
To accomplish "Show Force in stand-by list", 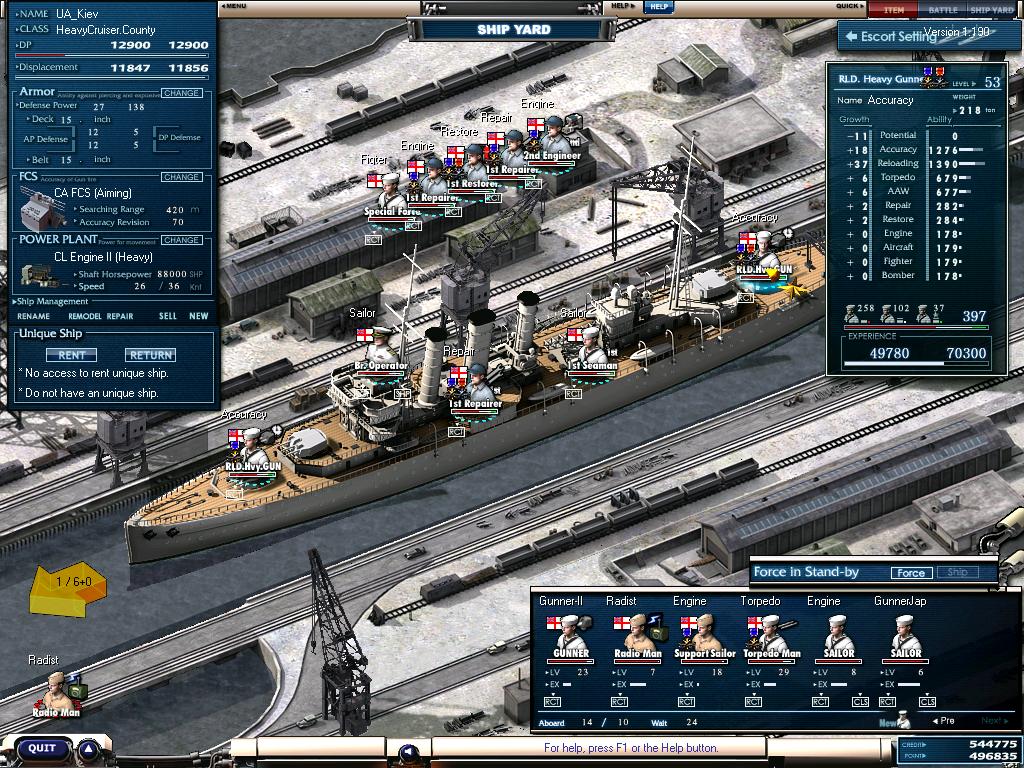I will [910, 573].
